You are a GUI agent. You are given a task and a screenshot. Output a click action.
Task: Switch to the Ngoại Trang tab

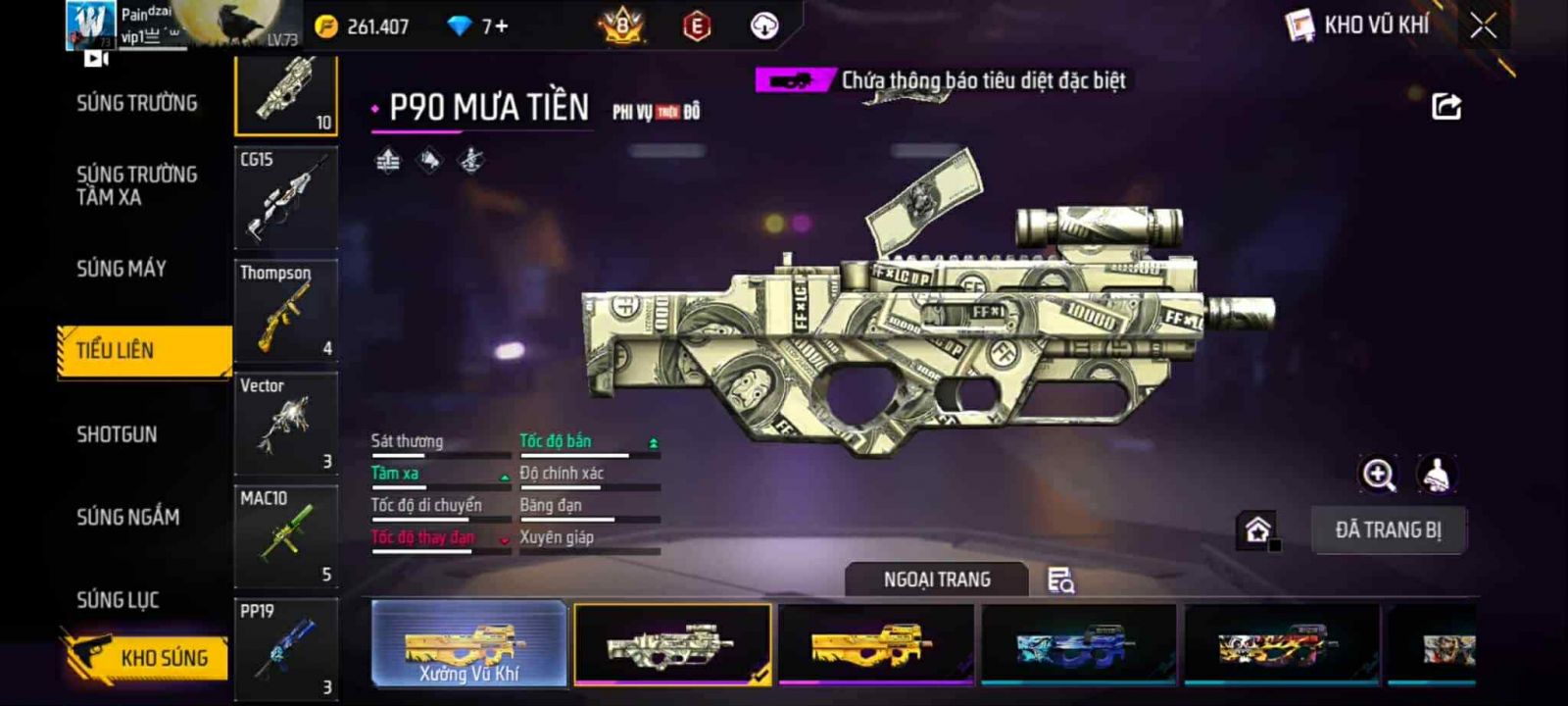pos(937,580)
